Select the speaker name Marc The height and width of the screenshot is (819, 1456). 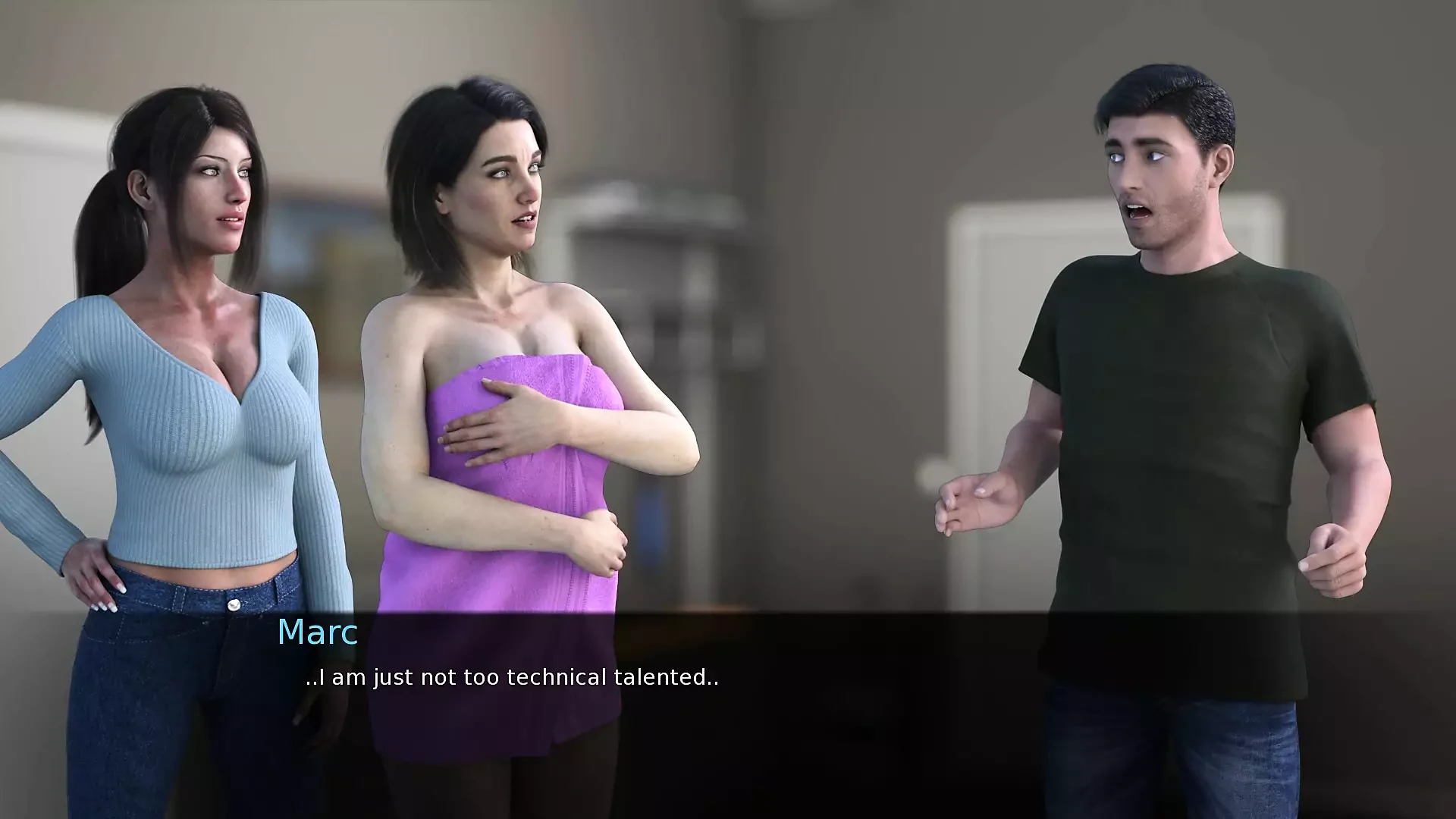316,633
